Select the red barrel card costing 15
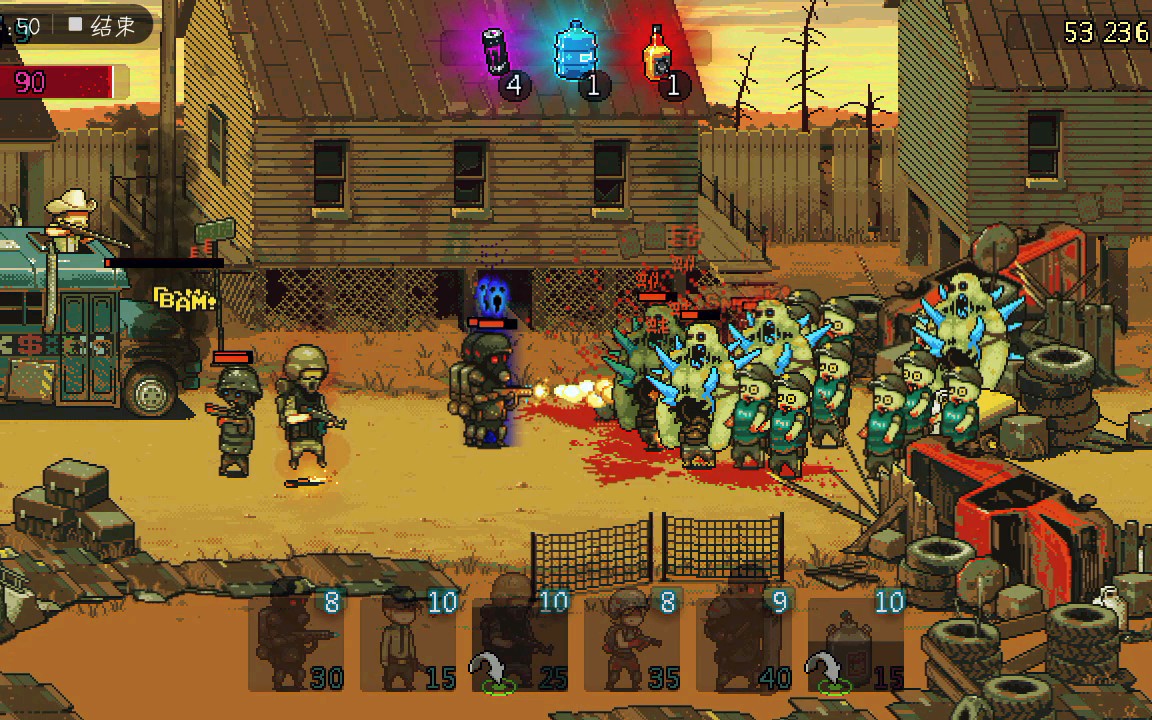This screenshot has height=720, width=1152. point(856,643)
